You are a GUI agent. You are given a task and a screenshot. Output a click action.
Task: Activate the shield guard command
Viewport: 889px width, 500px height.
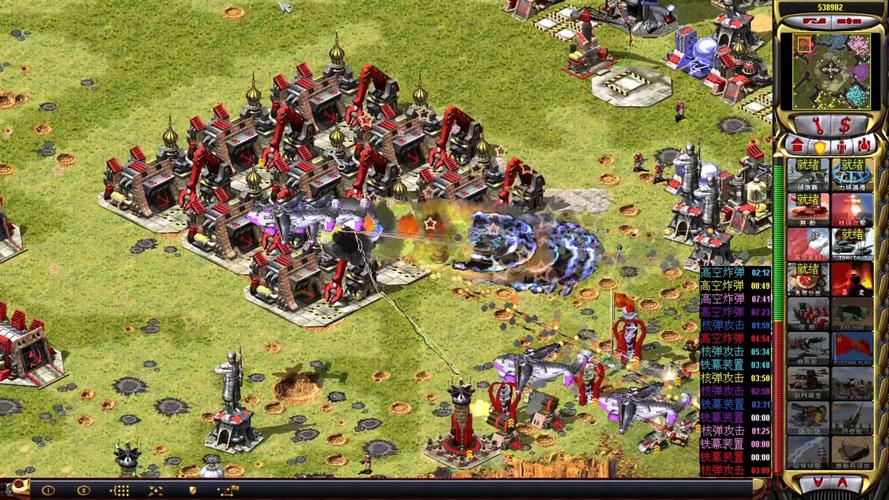tap(192, 491)
